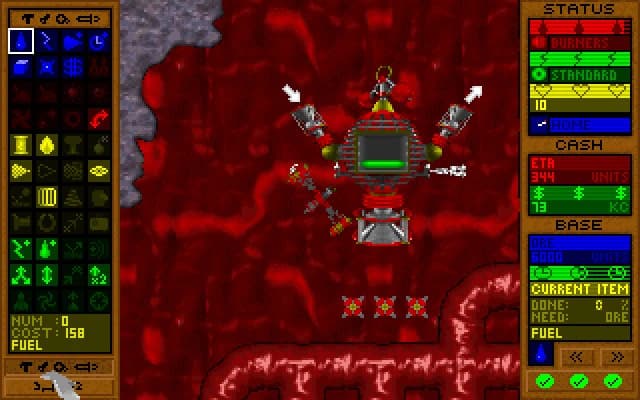640x400 pixels.
Task: Choose the blue clock icon
Action: [x=99, y=41]
